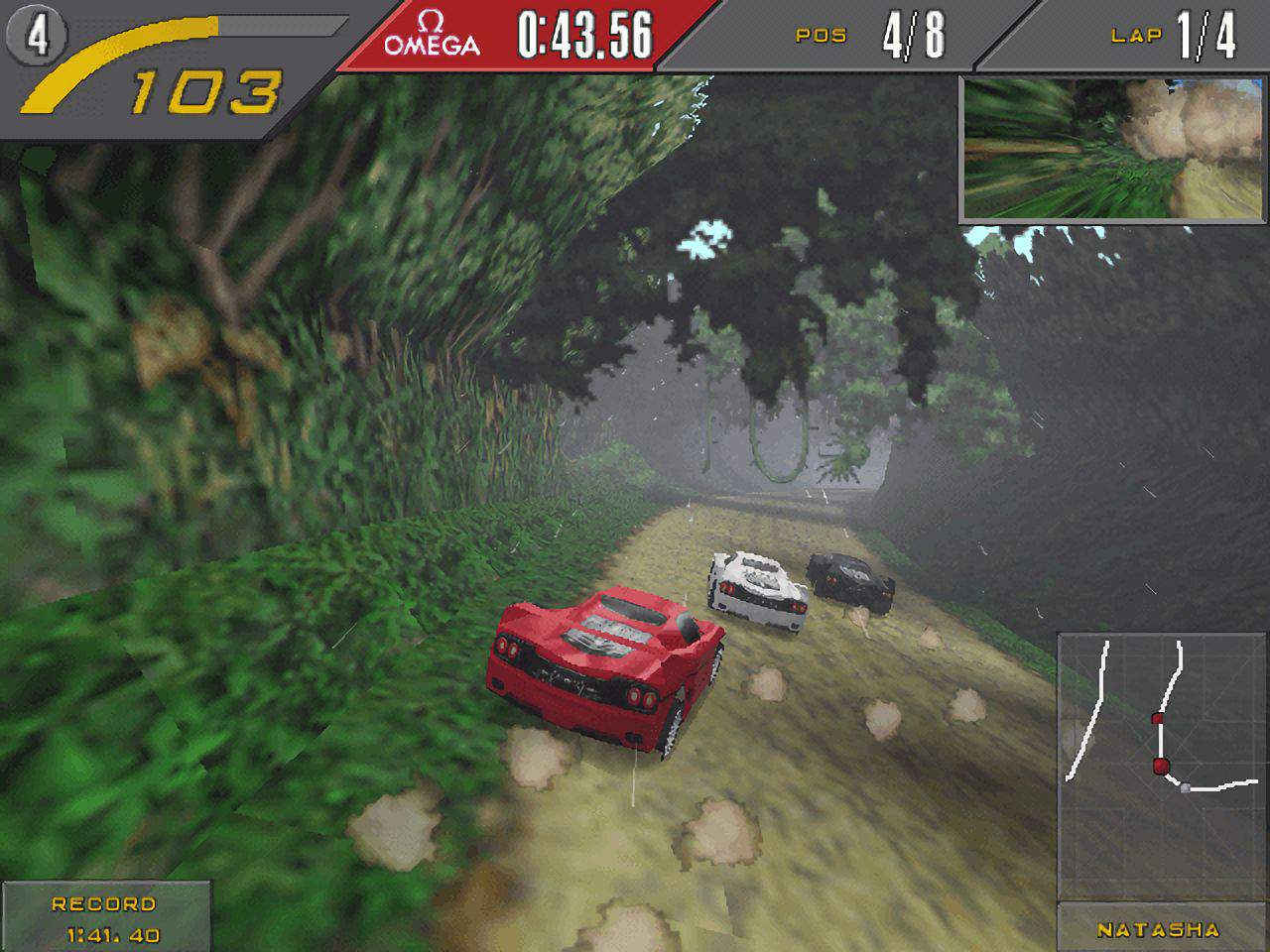
Task: Click the POS 4/8 status bar
Action: [x=871, y=33]
